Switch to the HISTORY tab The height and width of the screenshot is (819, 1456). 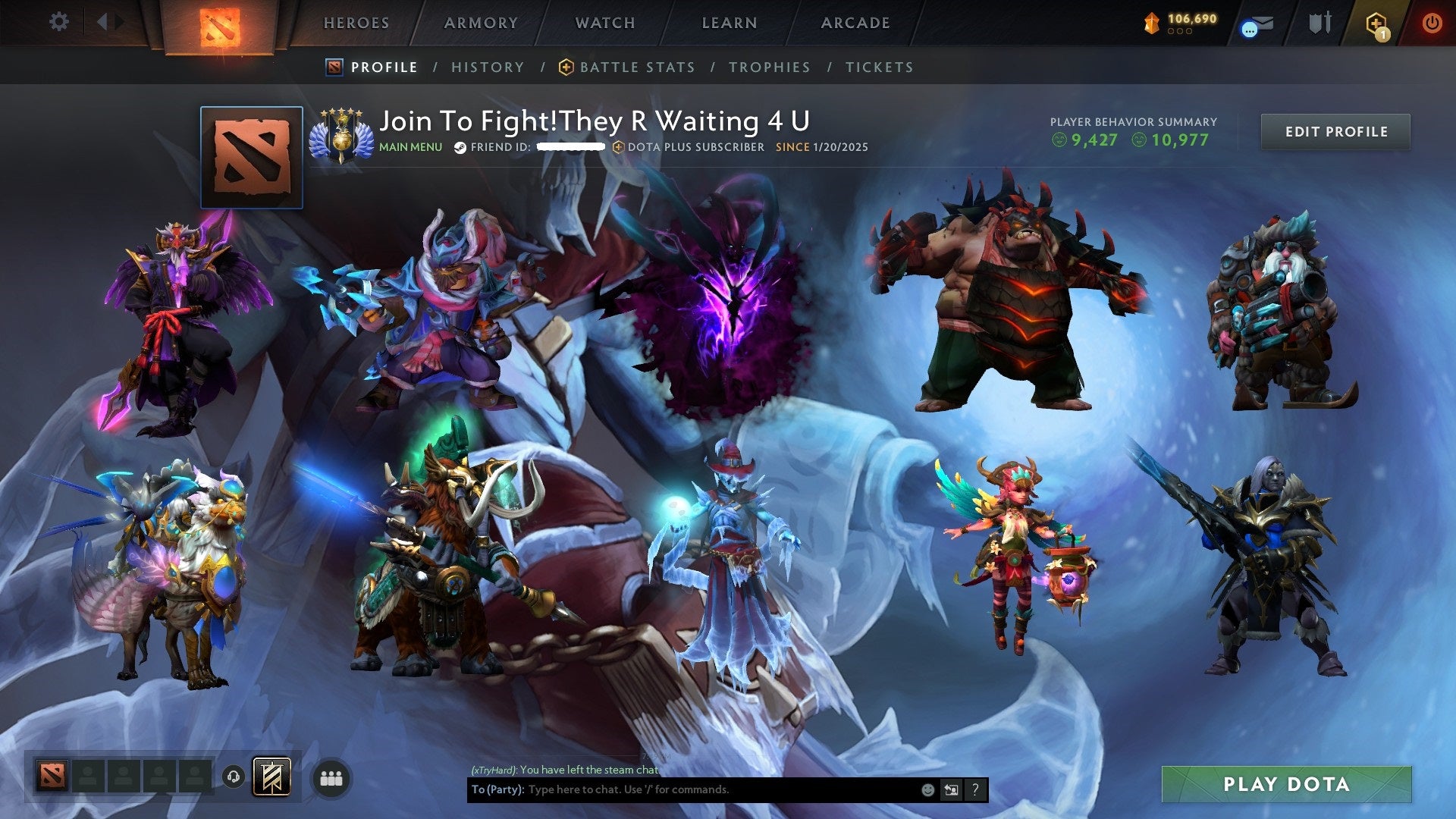[x=488, y=67]
